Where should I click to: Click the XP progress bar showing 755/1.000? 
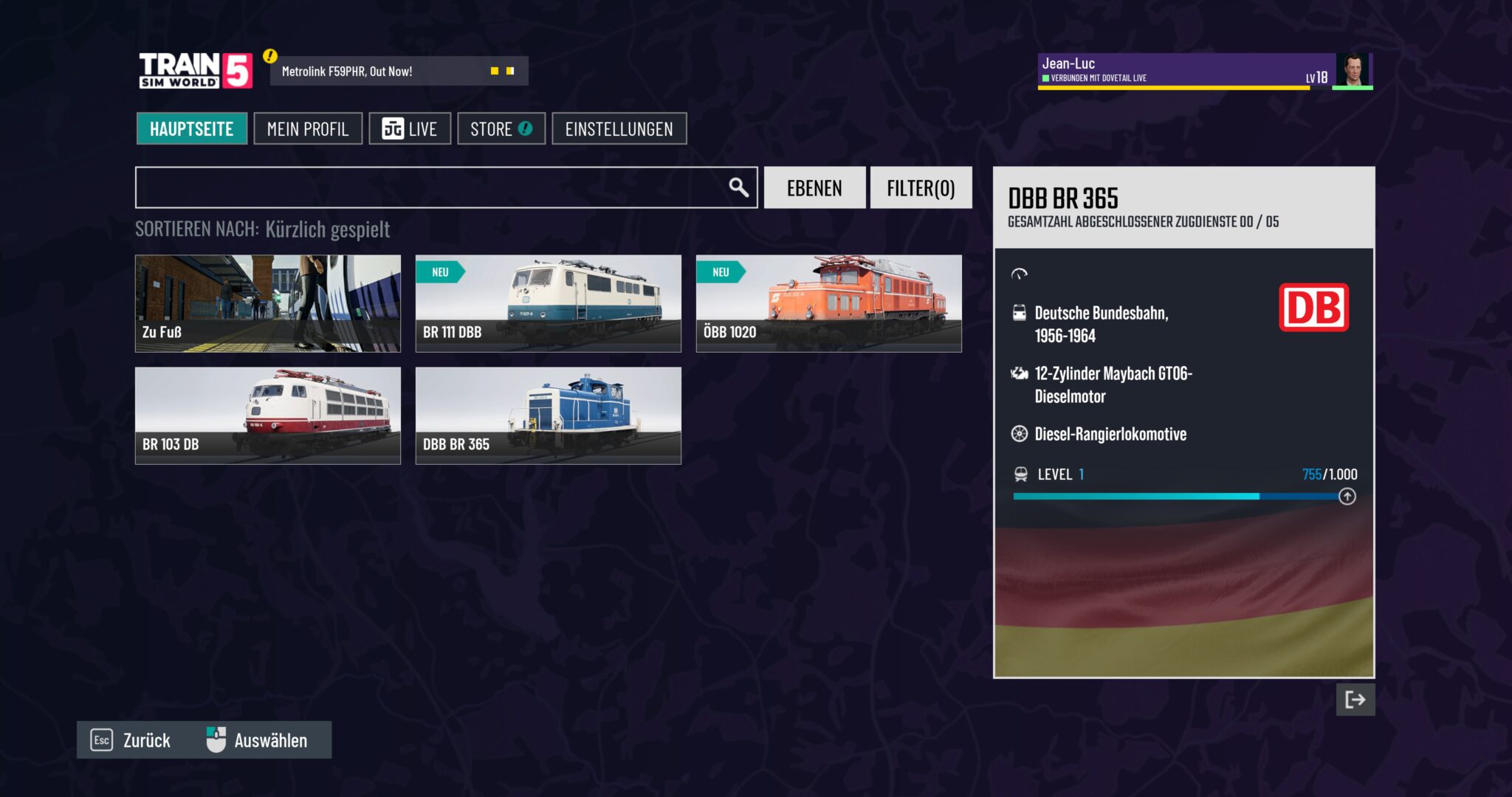point(1181,496)
